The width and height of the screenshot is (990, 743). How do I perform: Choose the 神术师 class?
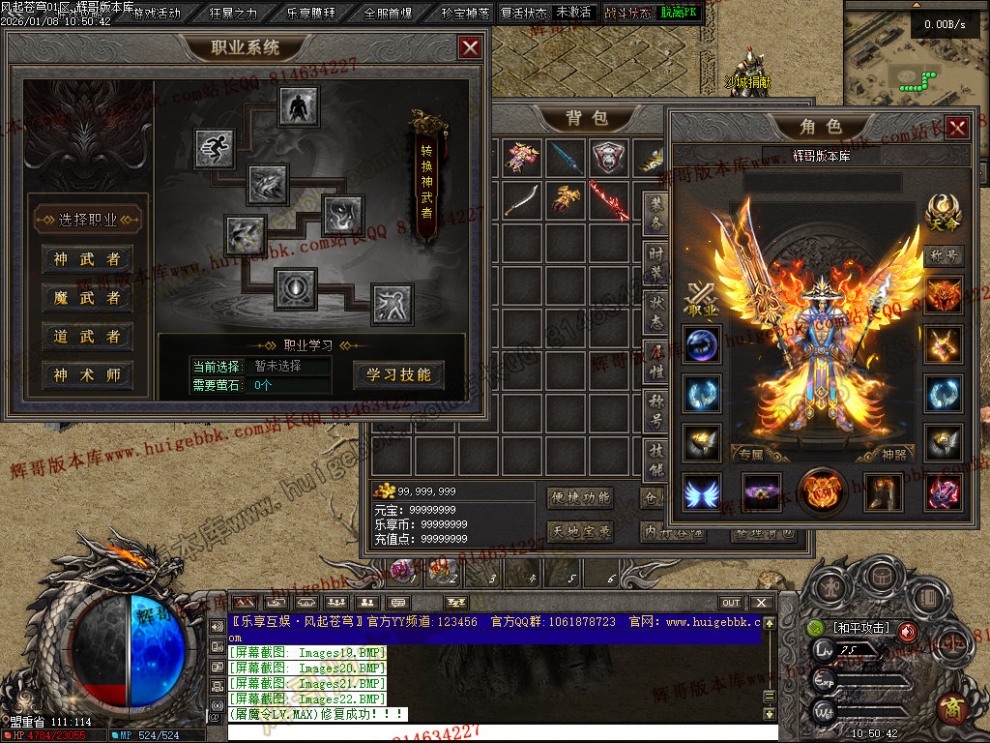pyautogui.click(x=88, y=375)
